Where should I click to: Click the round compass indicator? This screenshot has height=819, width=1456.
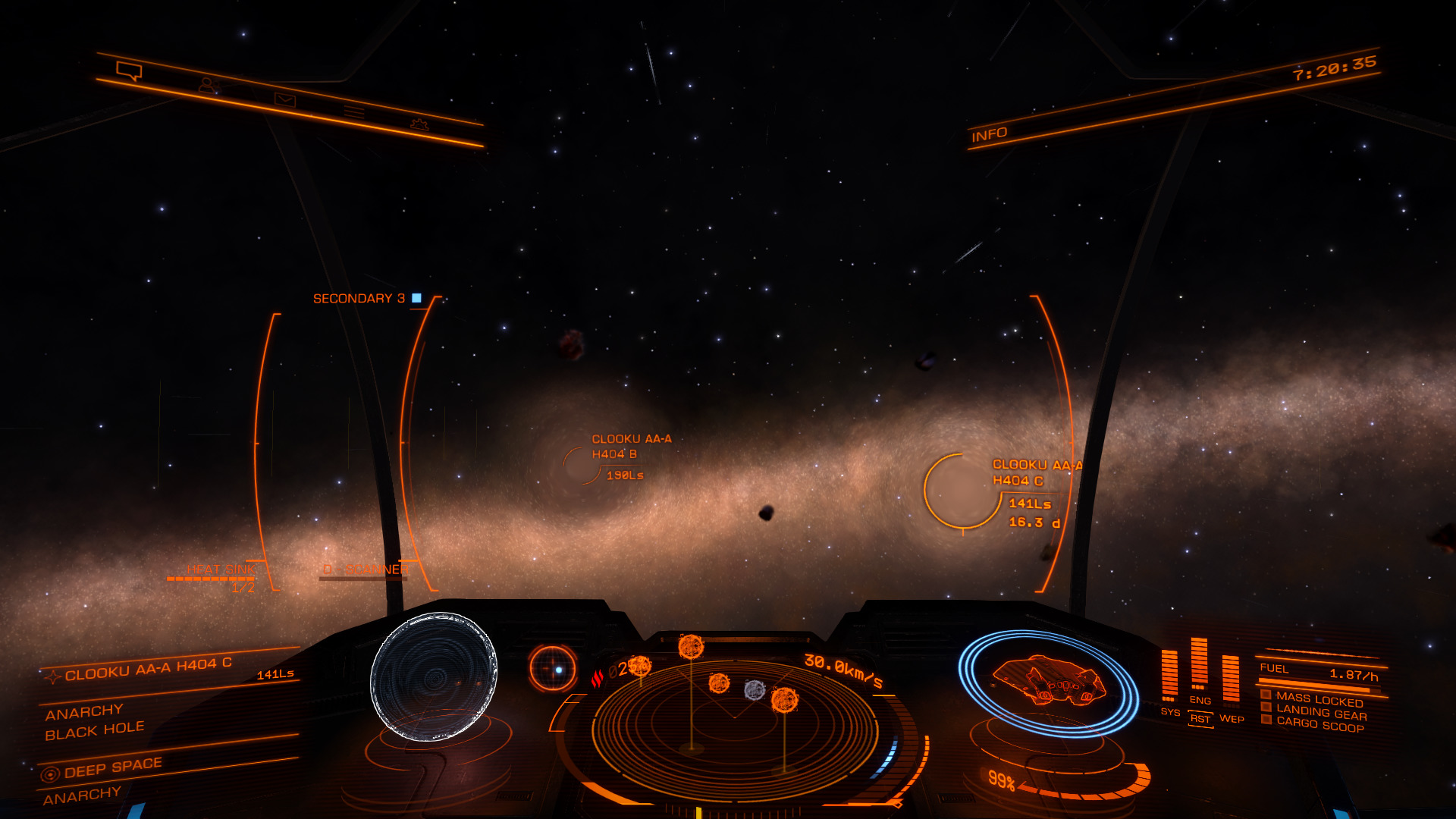pos(553,669)
